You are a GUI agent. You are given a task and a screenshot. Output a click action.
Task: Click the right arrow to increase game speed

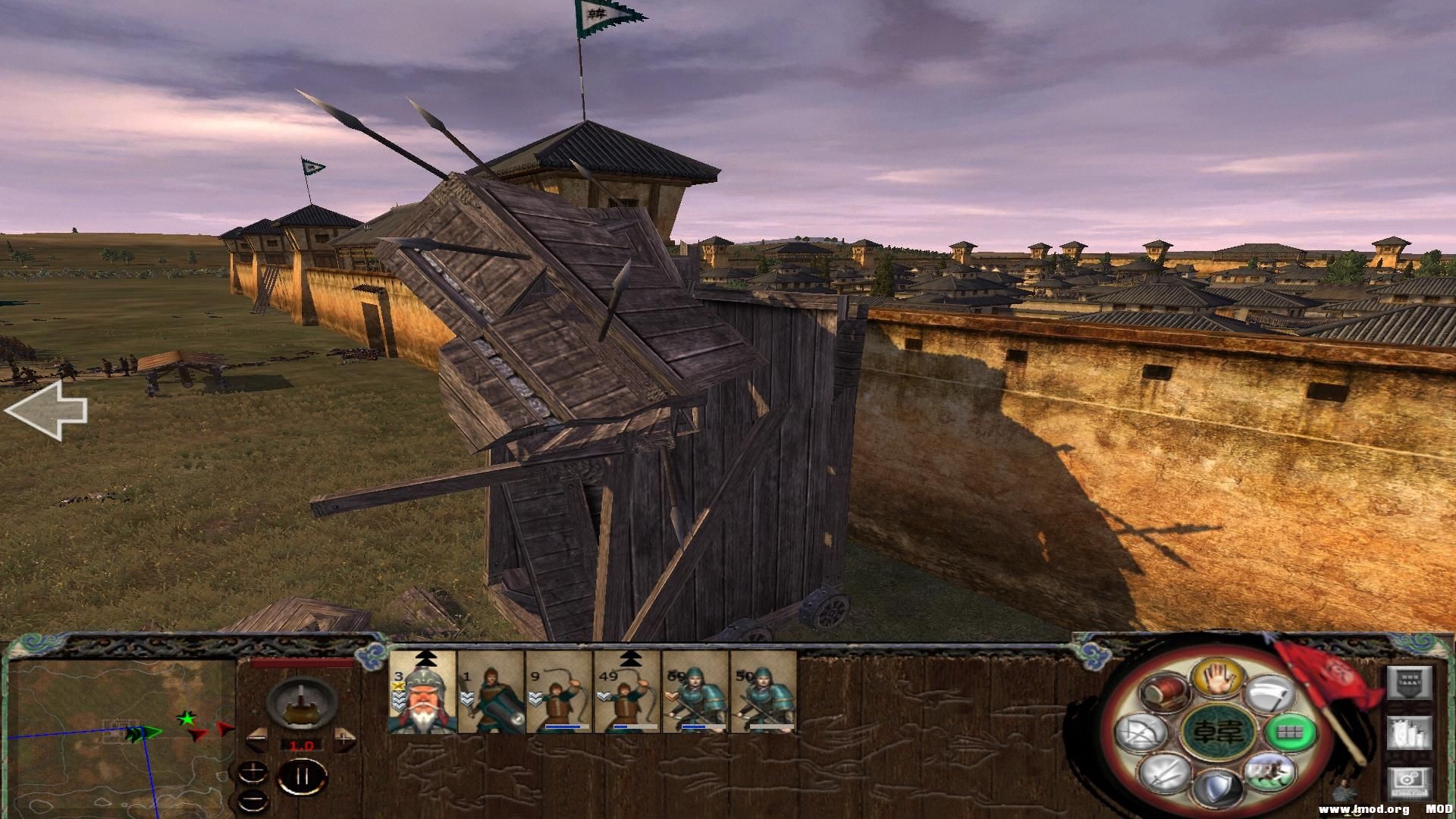click(344, 739)
